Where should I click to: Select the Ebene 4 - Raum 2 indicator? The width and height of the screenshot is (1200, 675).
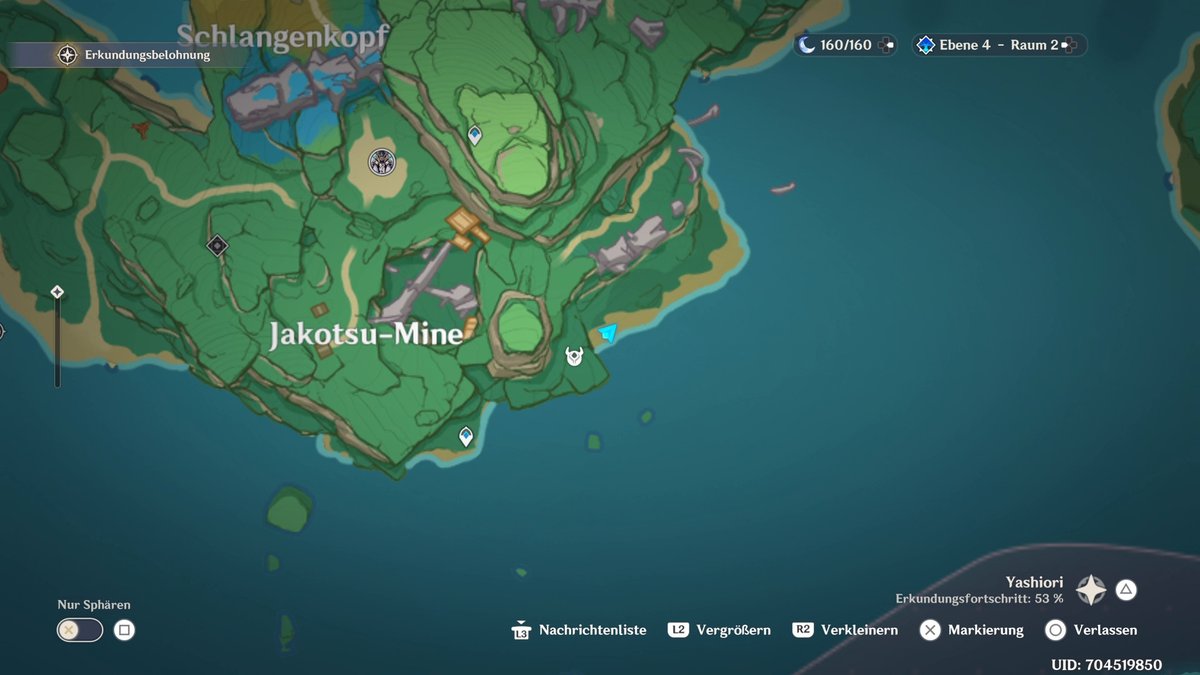pos(997,45)
